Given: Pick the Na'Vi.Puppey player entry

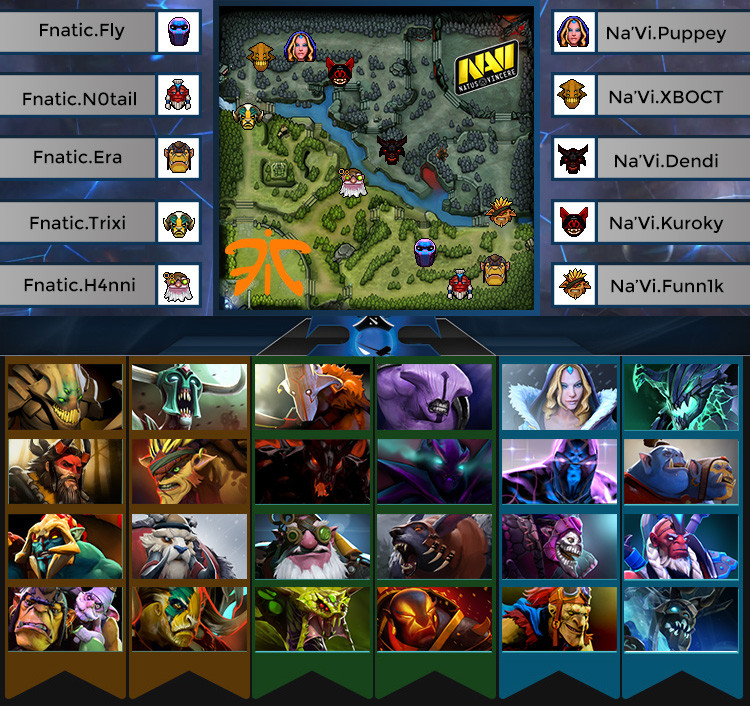Looking at the screenshot, I should point(666,33).
